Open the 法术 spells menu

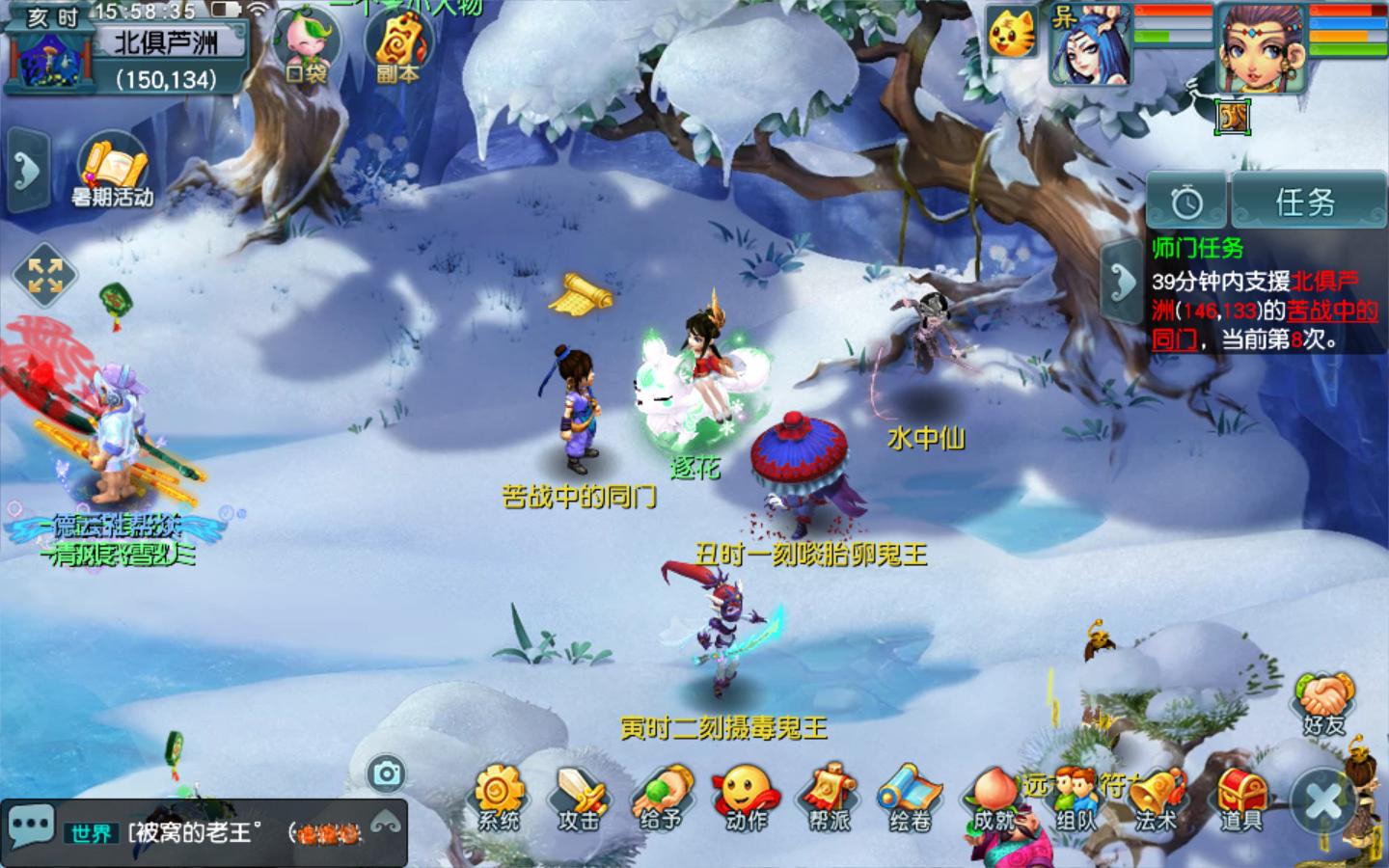1157,799
